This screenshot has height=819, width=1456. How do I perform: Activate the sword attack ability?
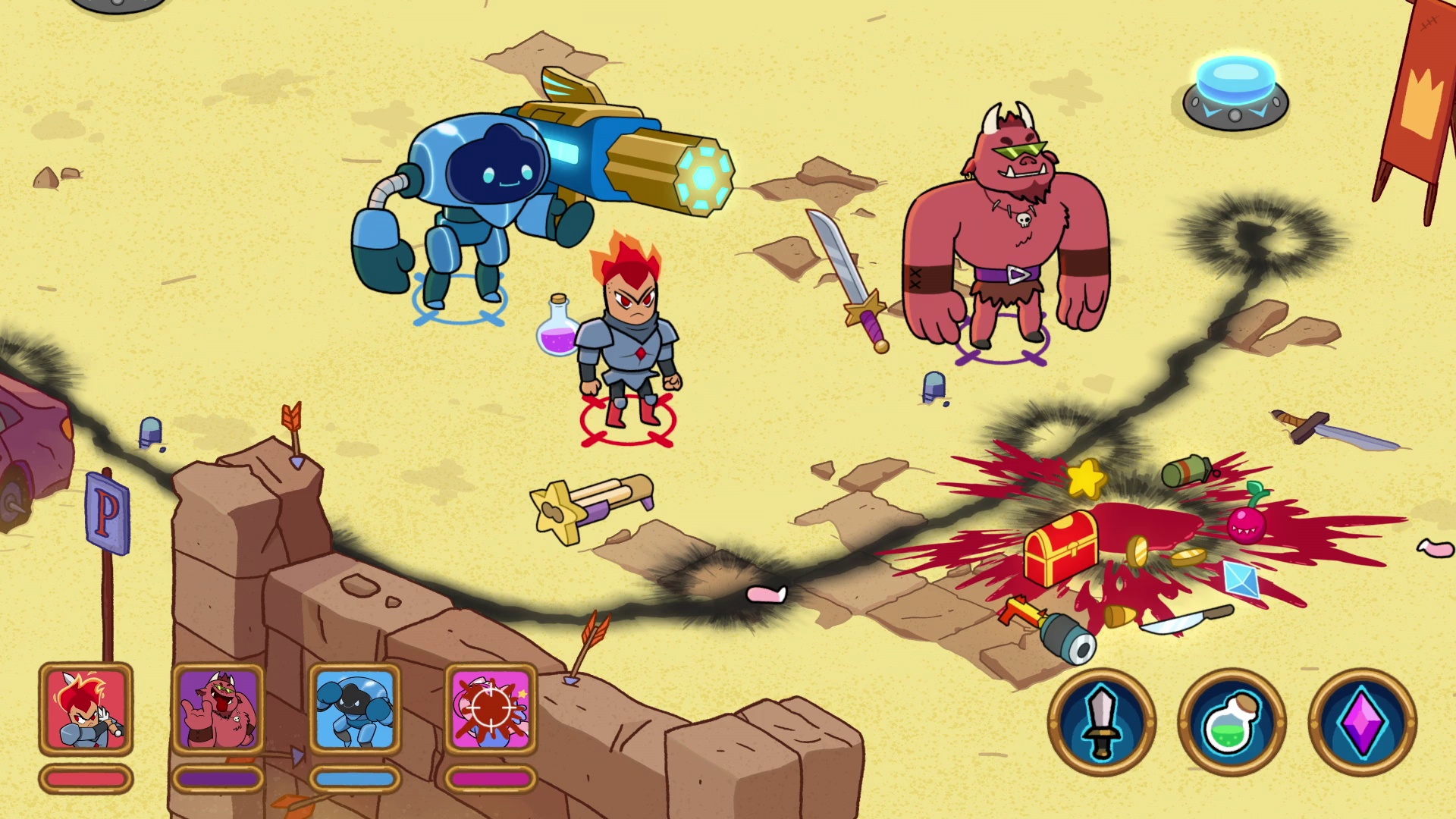click(1102, 722)
